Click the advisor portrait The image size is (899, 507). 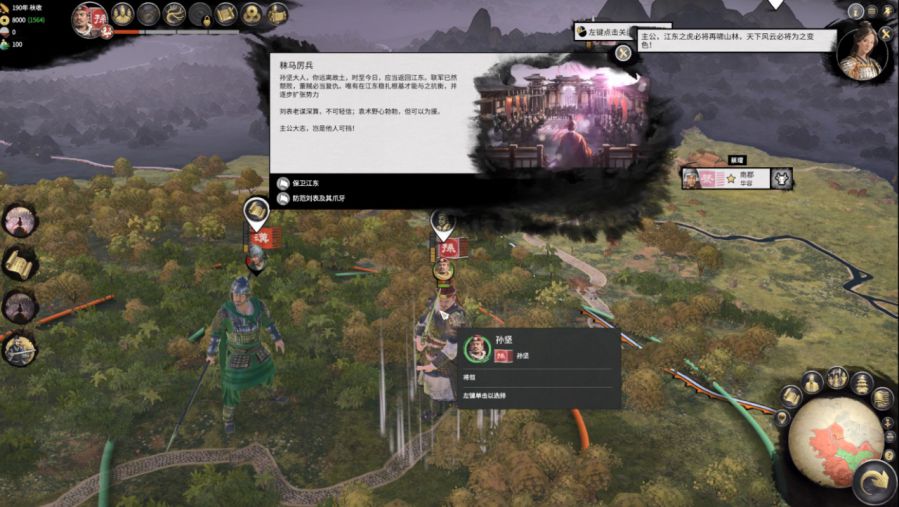click(x=861, y=54)
